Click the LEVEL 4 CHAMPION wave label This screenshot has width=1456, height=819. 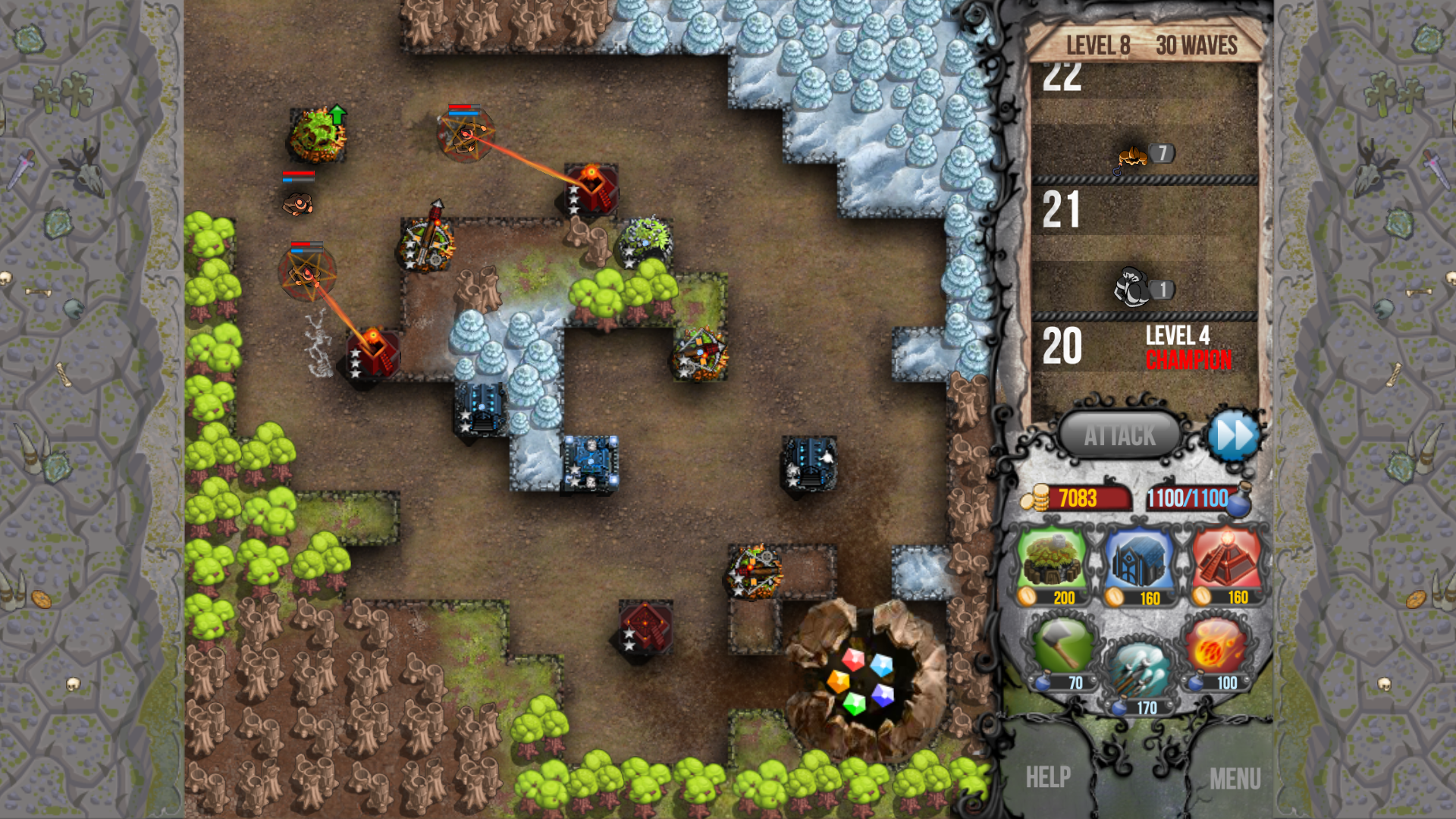tap(1188, 347)
